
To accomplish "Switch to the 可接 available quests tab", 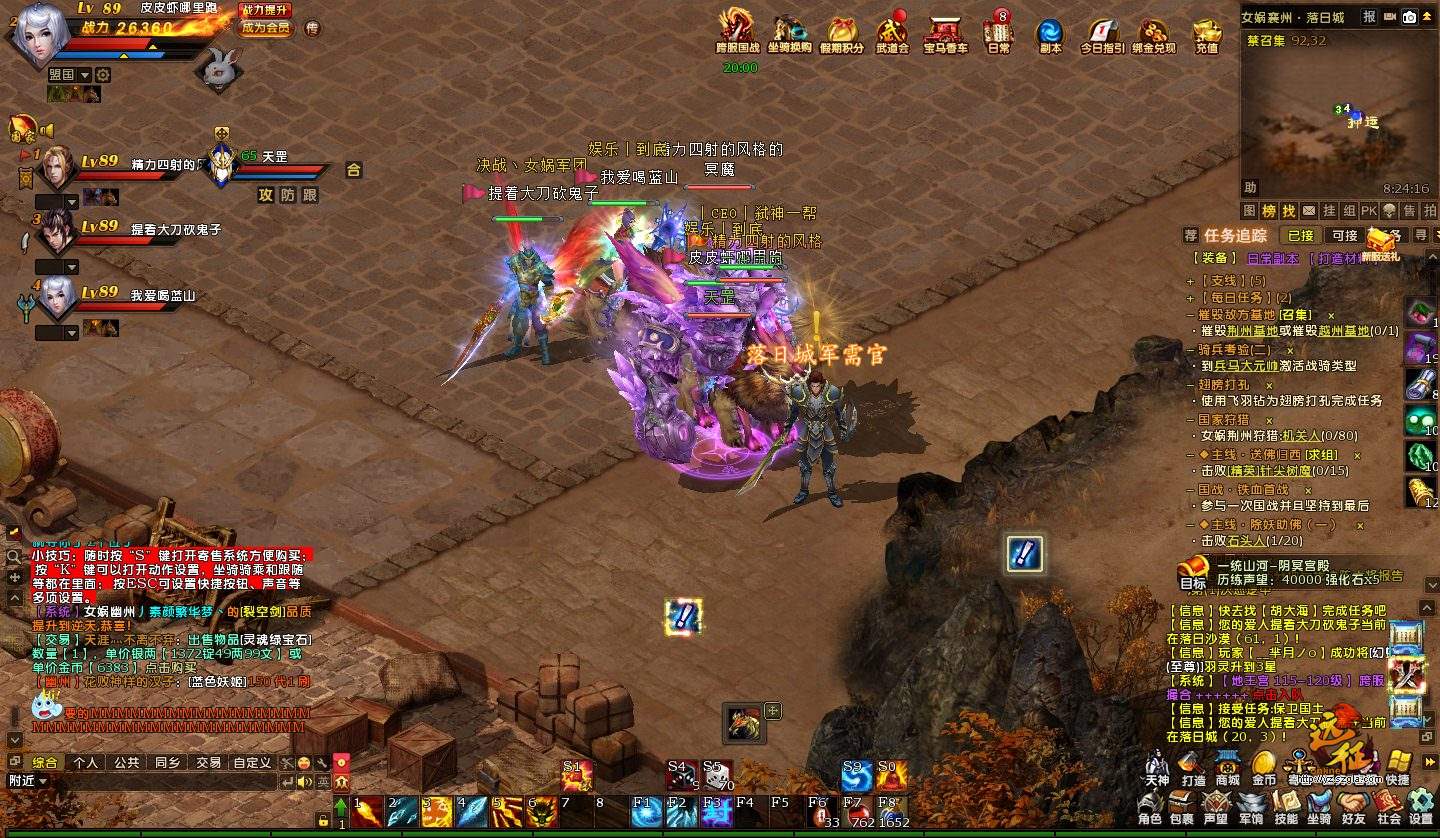I will tap(1345, 236).
